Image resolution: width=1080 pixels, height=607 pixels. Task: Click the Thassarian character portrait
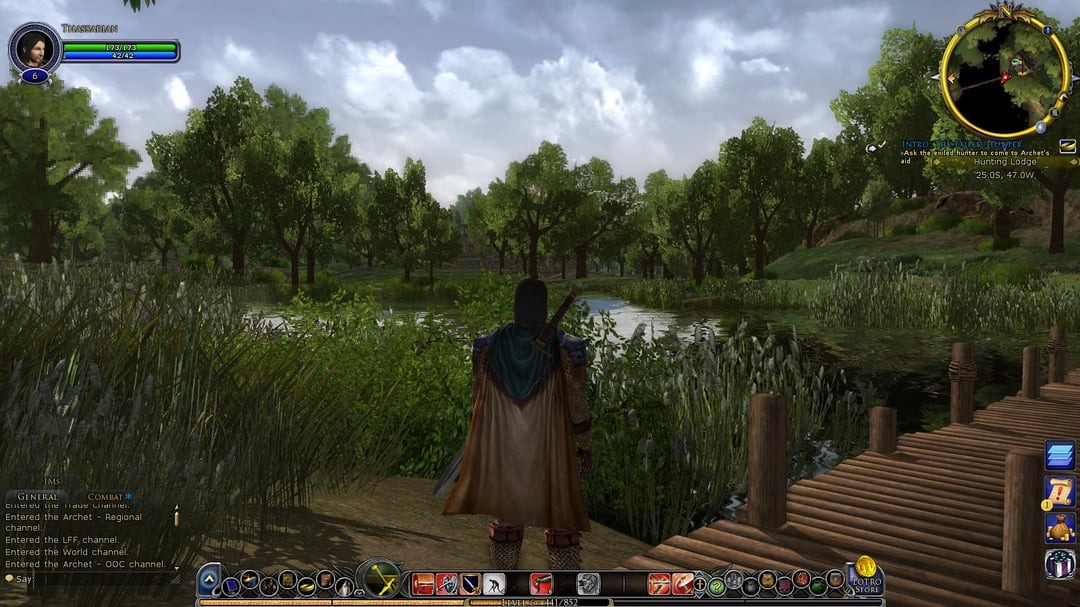(34, 47)
